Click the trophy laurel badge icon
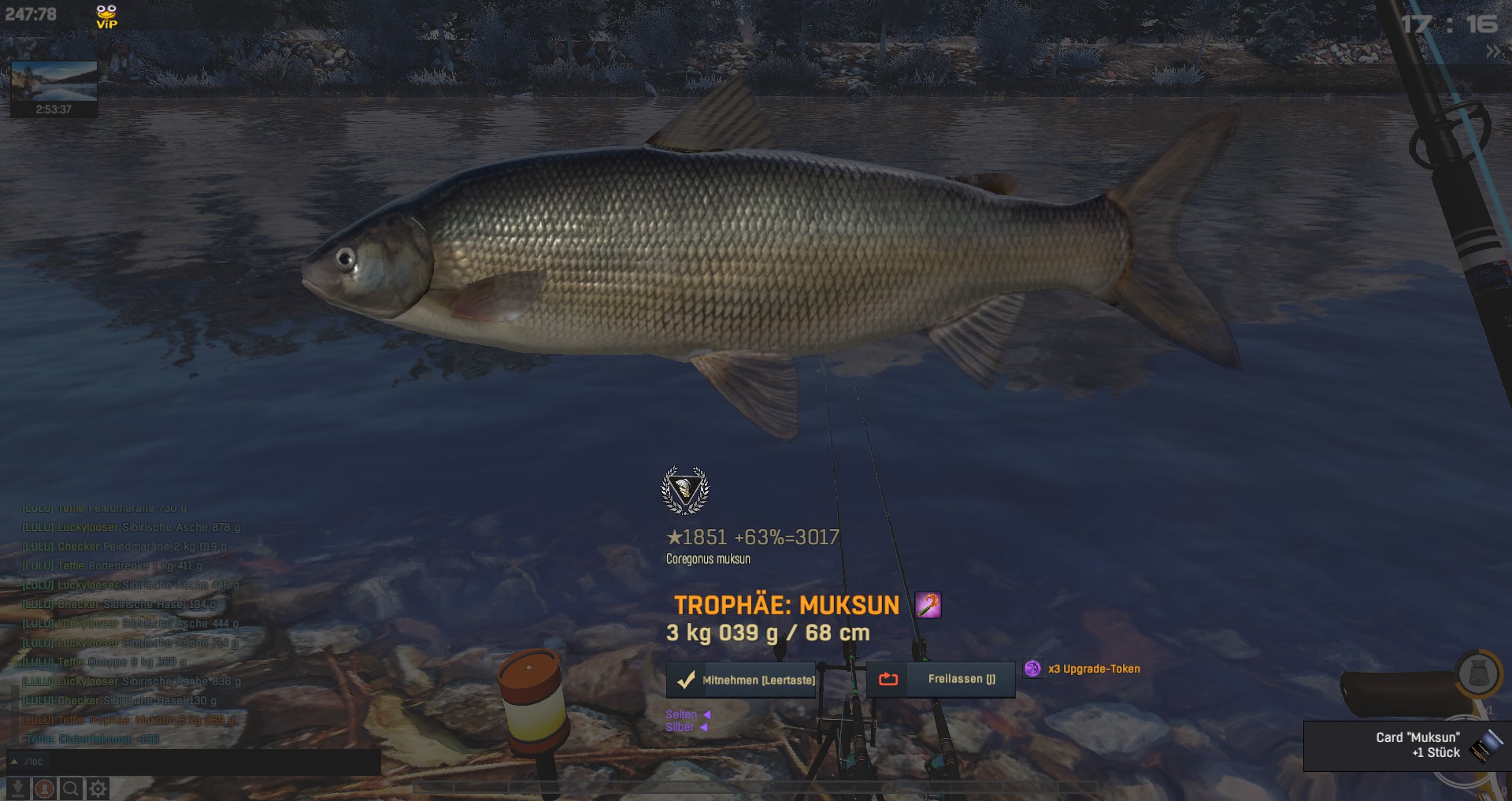 click(685, 490)
